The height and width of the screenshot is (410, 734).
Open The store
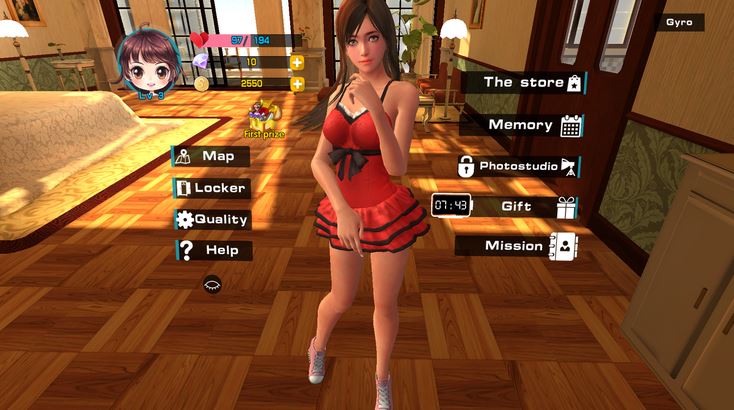coord(523,83)
